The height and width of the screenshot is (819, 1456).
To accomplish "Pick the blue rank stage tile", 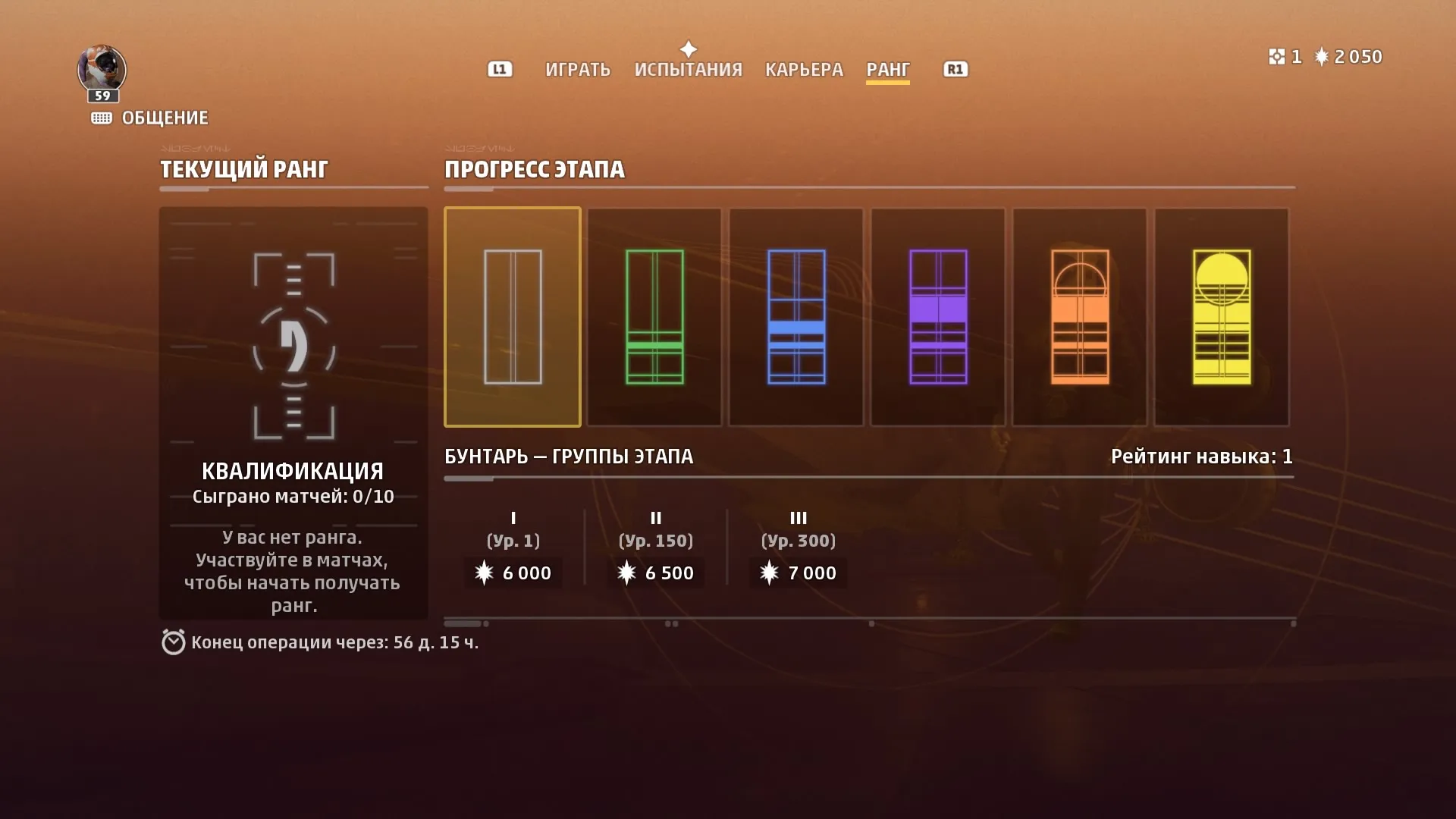I will 796,317.
